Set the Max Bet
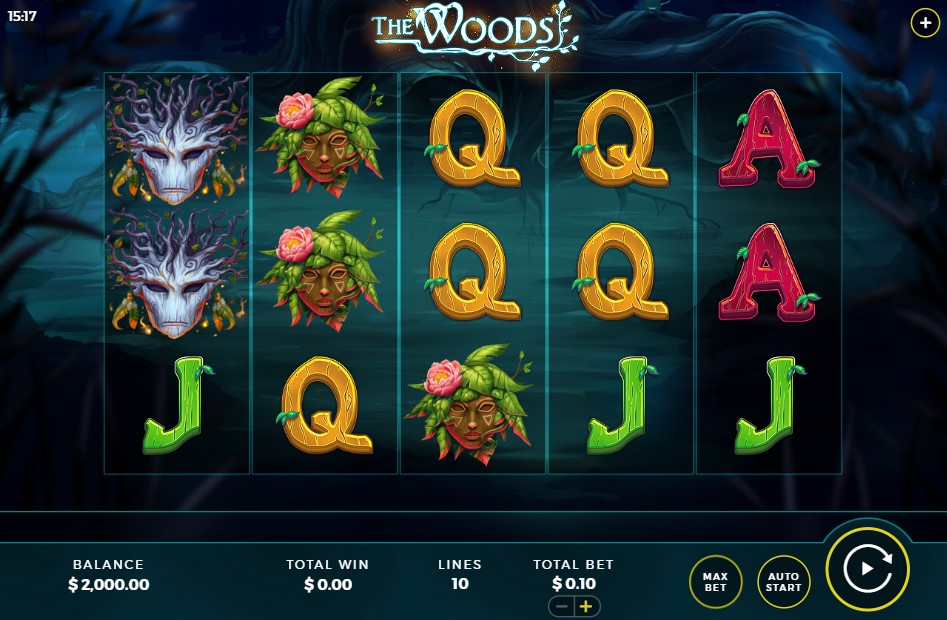The height and width of the screenshot is (620, 947). [x=715, y=581]
